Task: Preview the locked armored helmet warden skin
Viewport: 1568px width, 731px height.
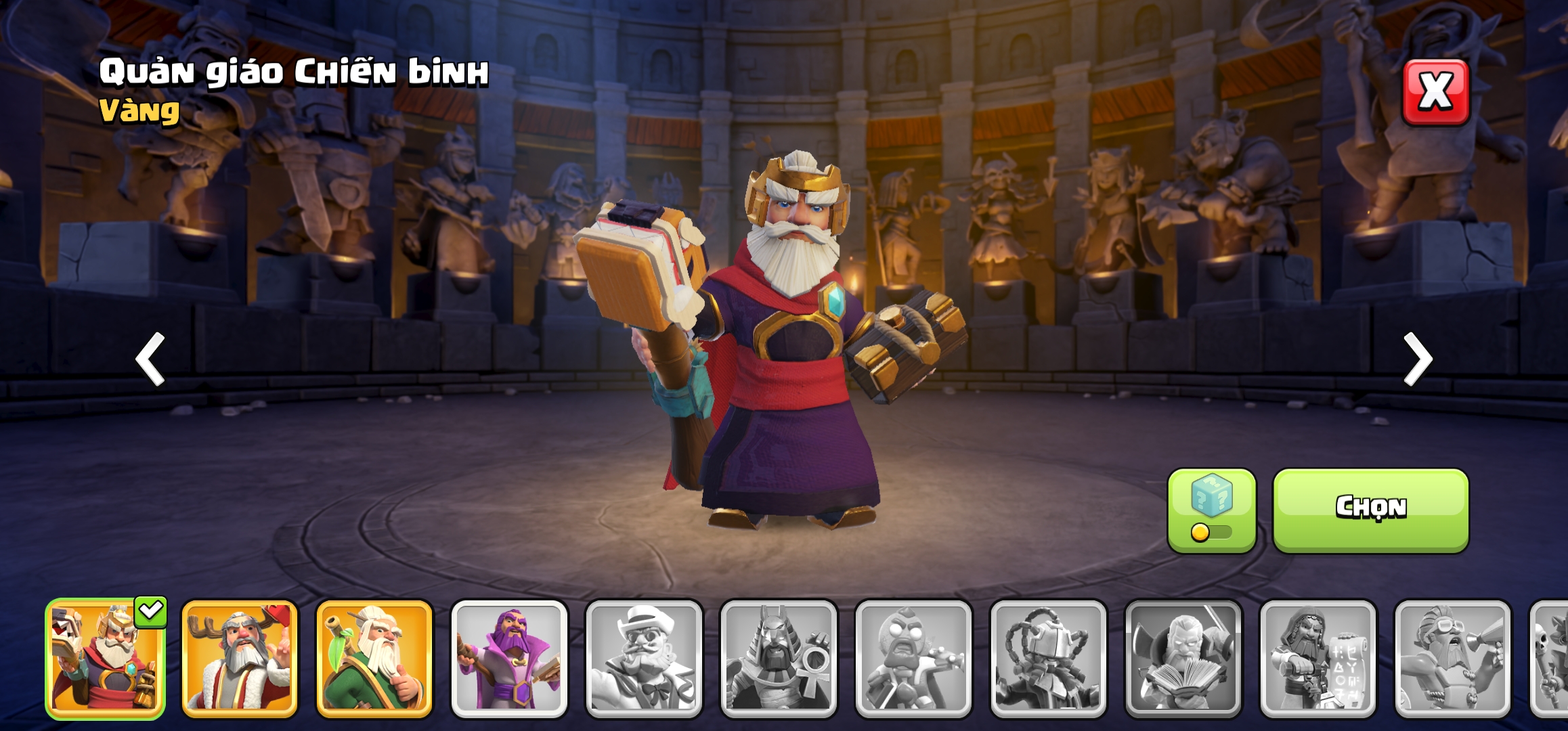Action: [1048, 659]
